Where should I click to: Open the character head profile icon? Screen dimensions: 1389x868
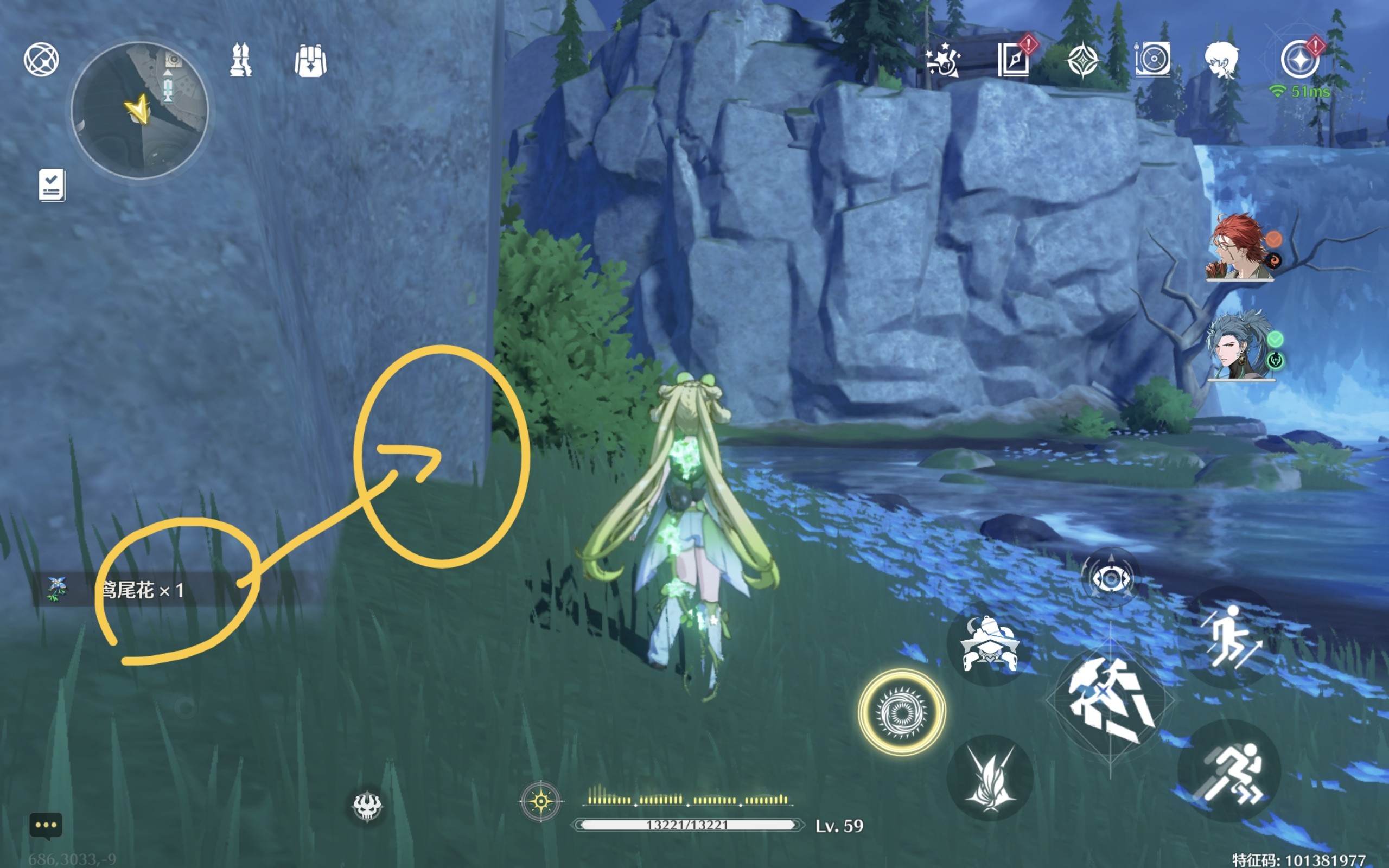click(1221, 59)
